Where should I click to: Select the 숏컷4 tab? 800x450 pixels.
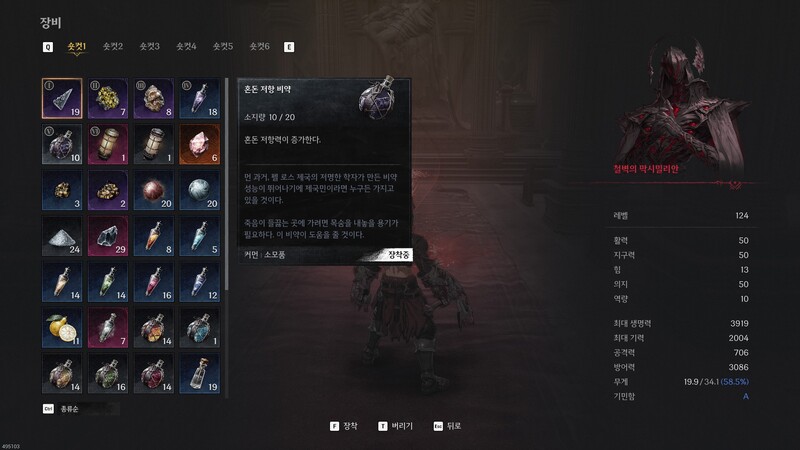click(186, 46)
